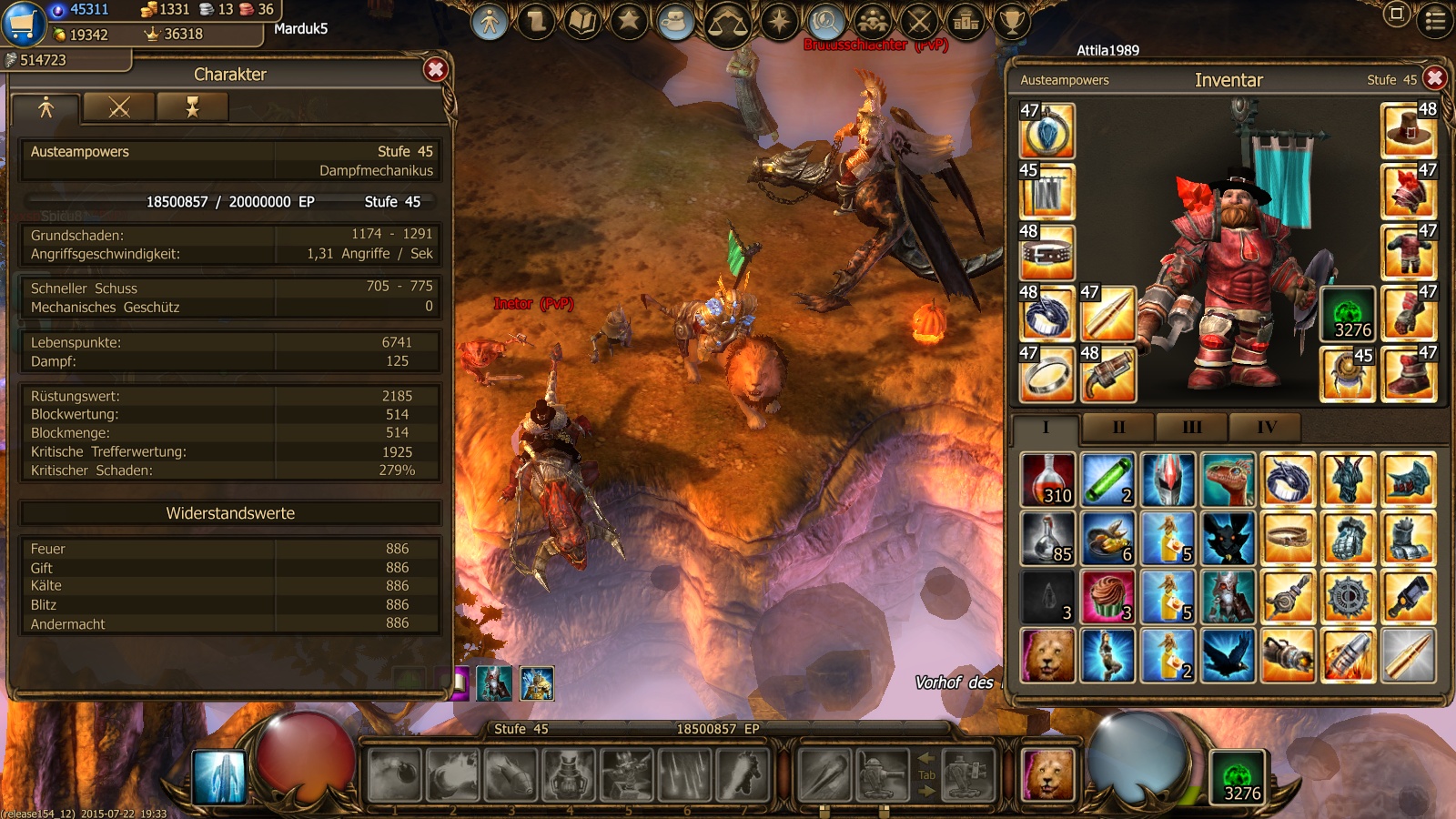
Task: Activate the lion mount hotbar slot
Action: [1047, 774]
